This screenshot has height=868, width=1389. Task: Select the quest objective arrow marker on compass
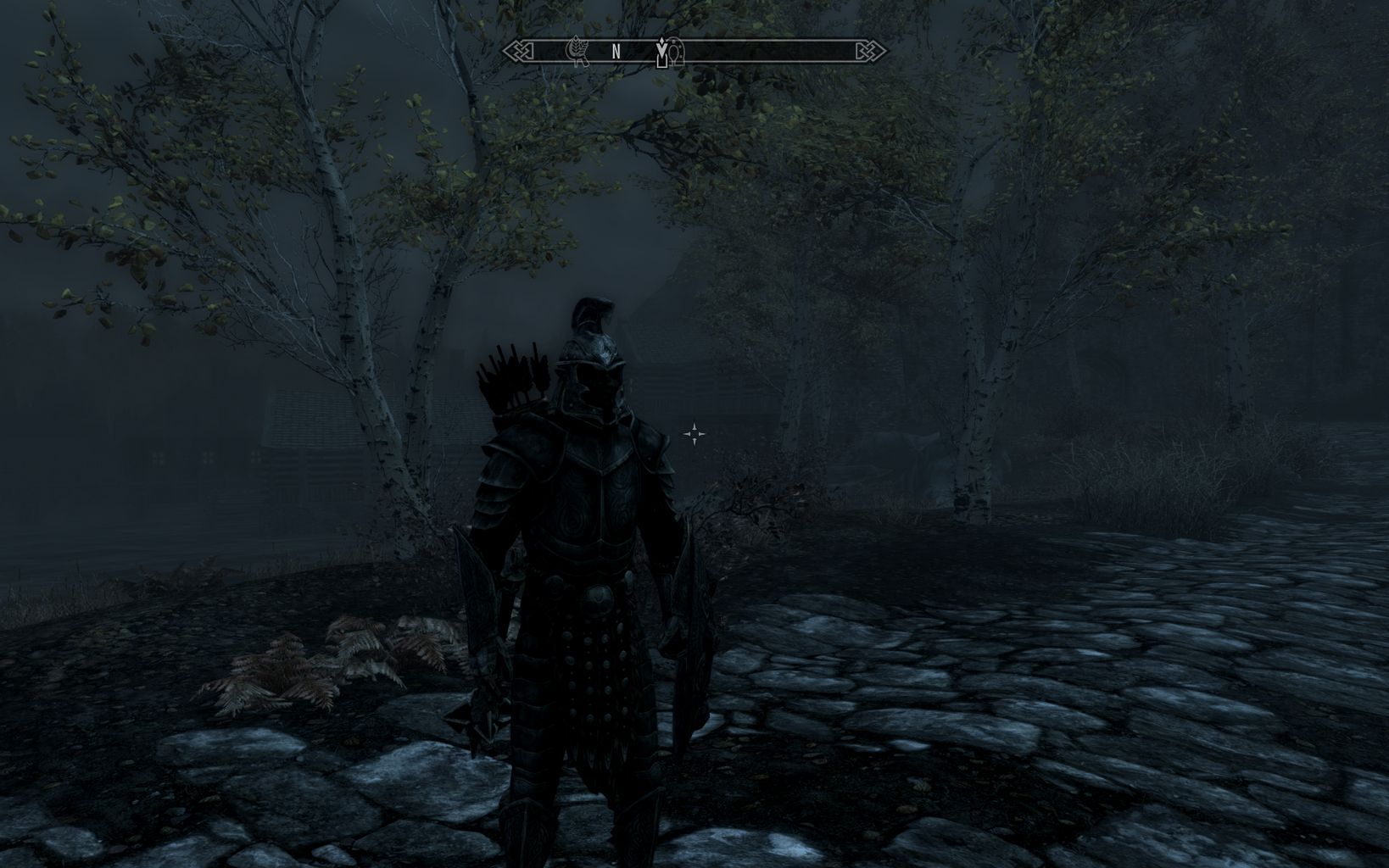662,49
